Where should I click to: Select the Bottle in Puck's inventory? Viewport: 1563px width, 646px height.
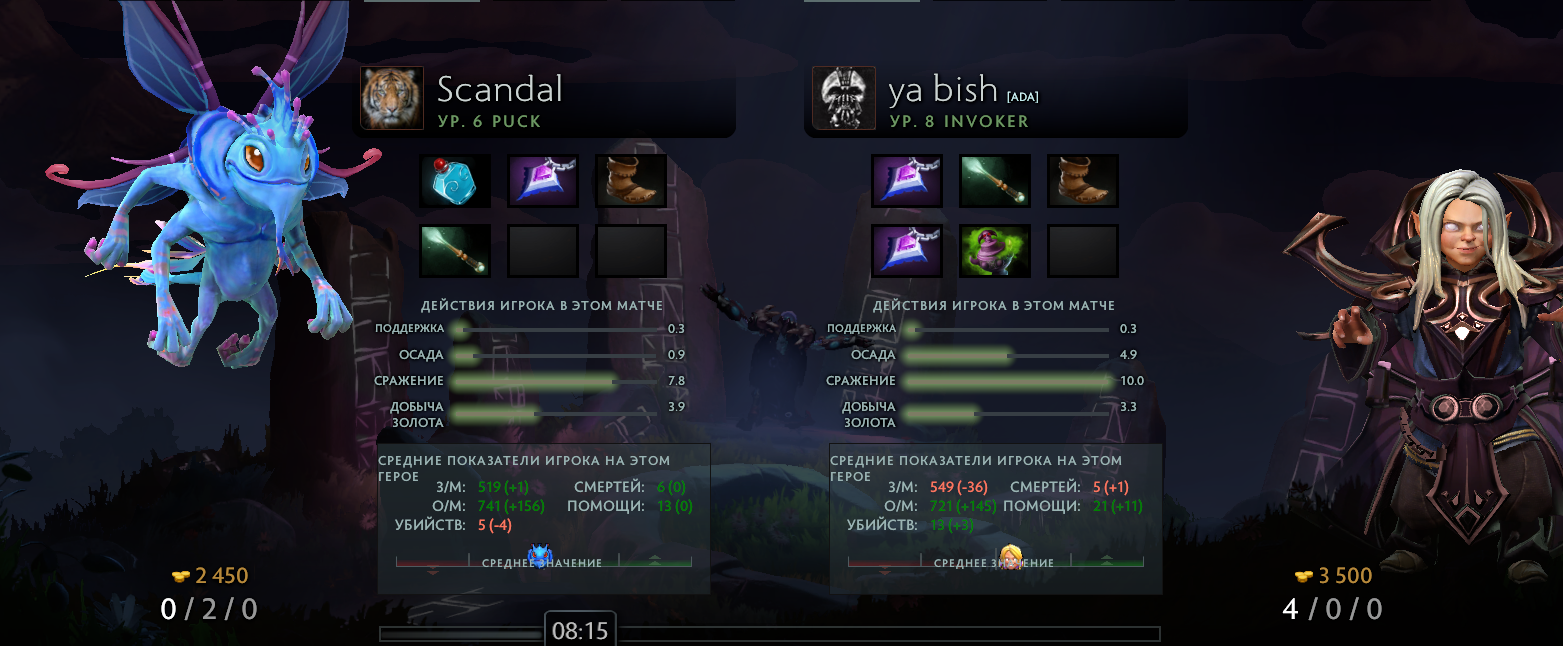[x=455, y=181]
